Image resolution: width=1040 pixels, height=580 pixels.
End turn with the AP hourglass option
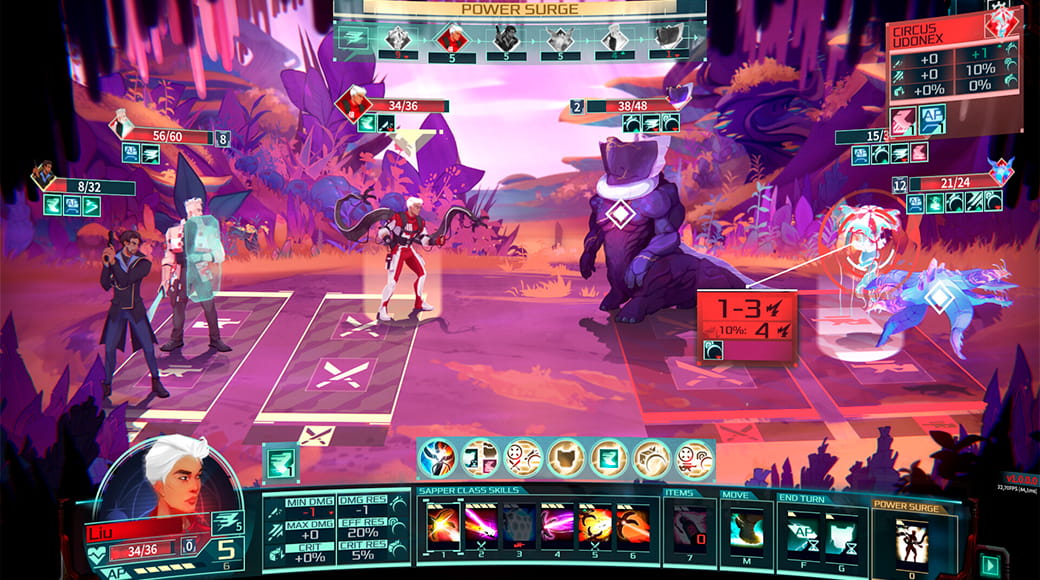(x=802, y=528)
